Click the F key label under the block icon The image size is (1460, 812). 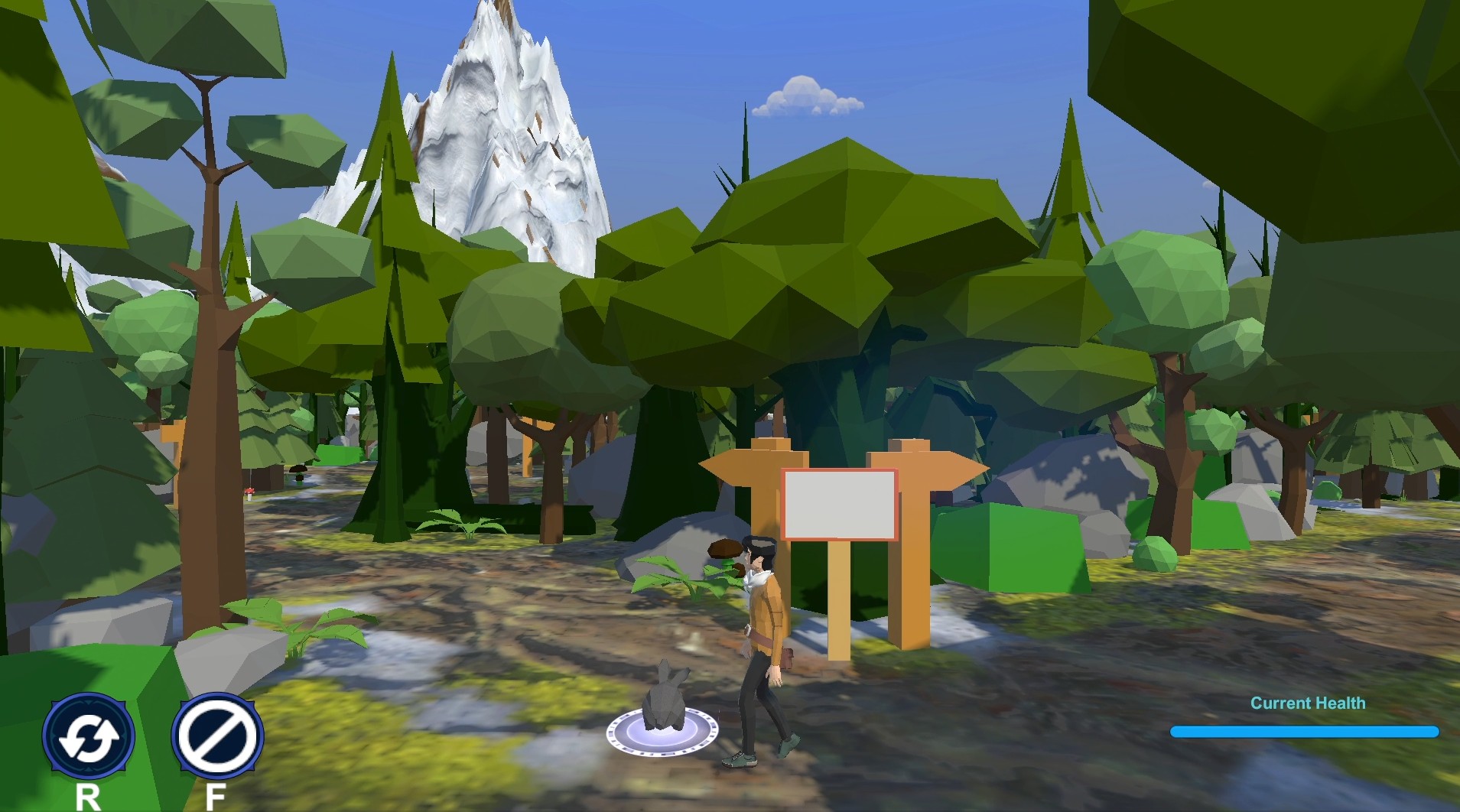point(215,795)
